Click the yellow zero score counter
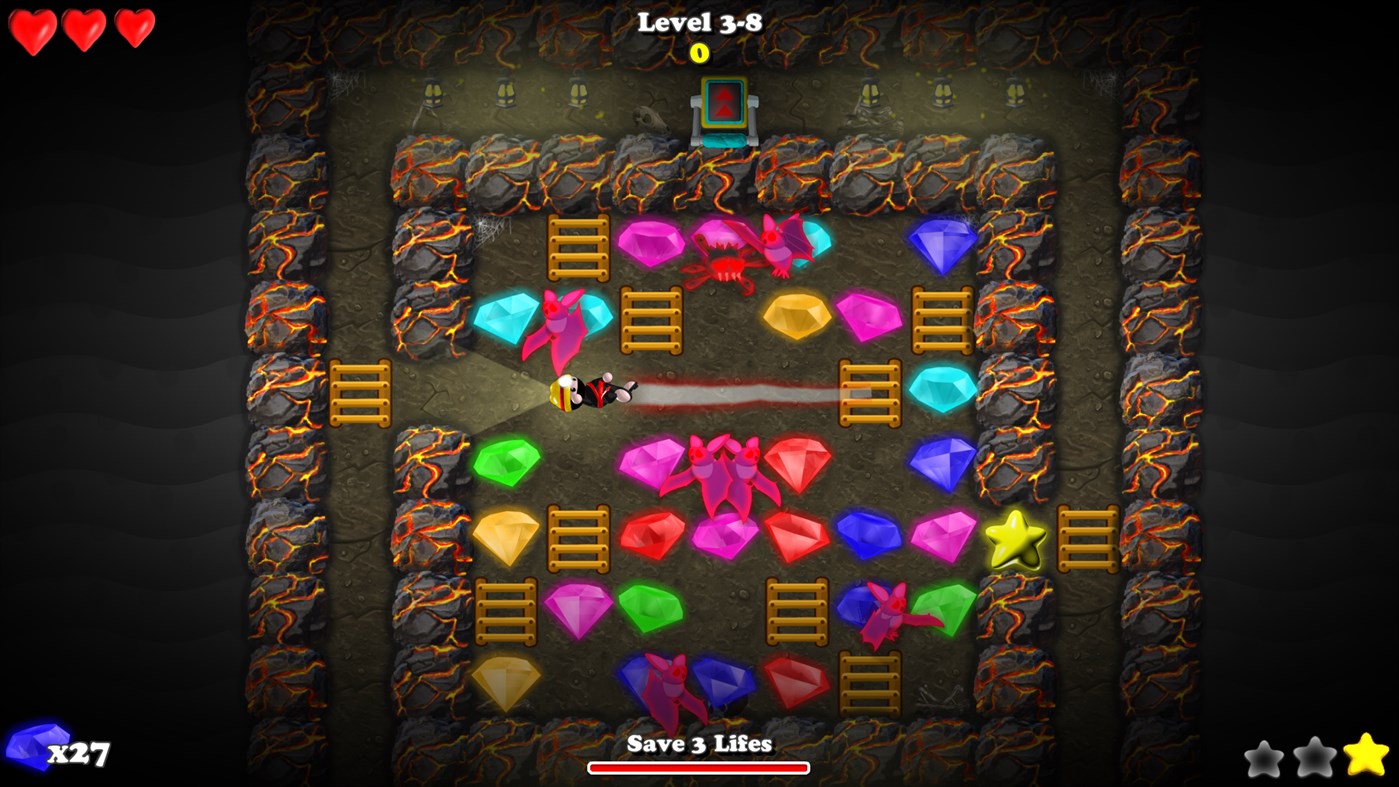The height and width of the screenshot is (787, 1399). coord(700,54)
